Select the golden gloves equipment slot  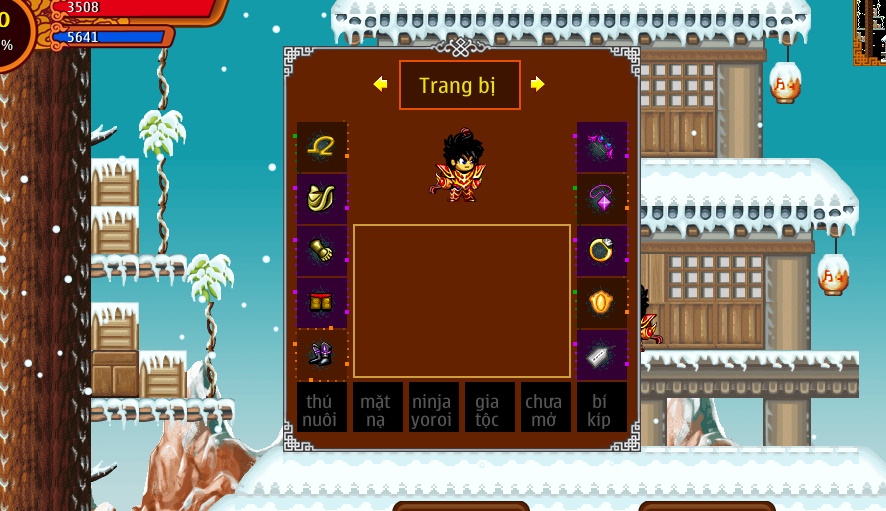[x=322, y=251]
